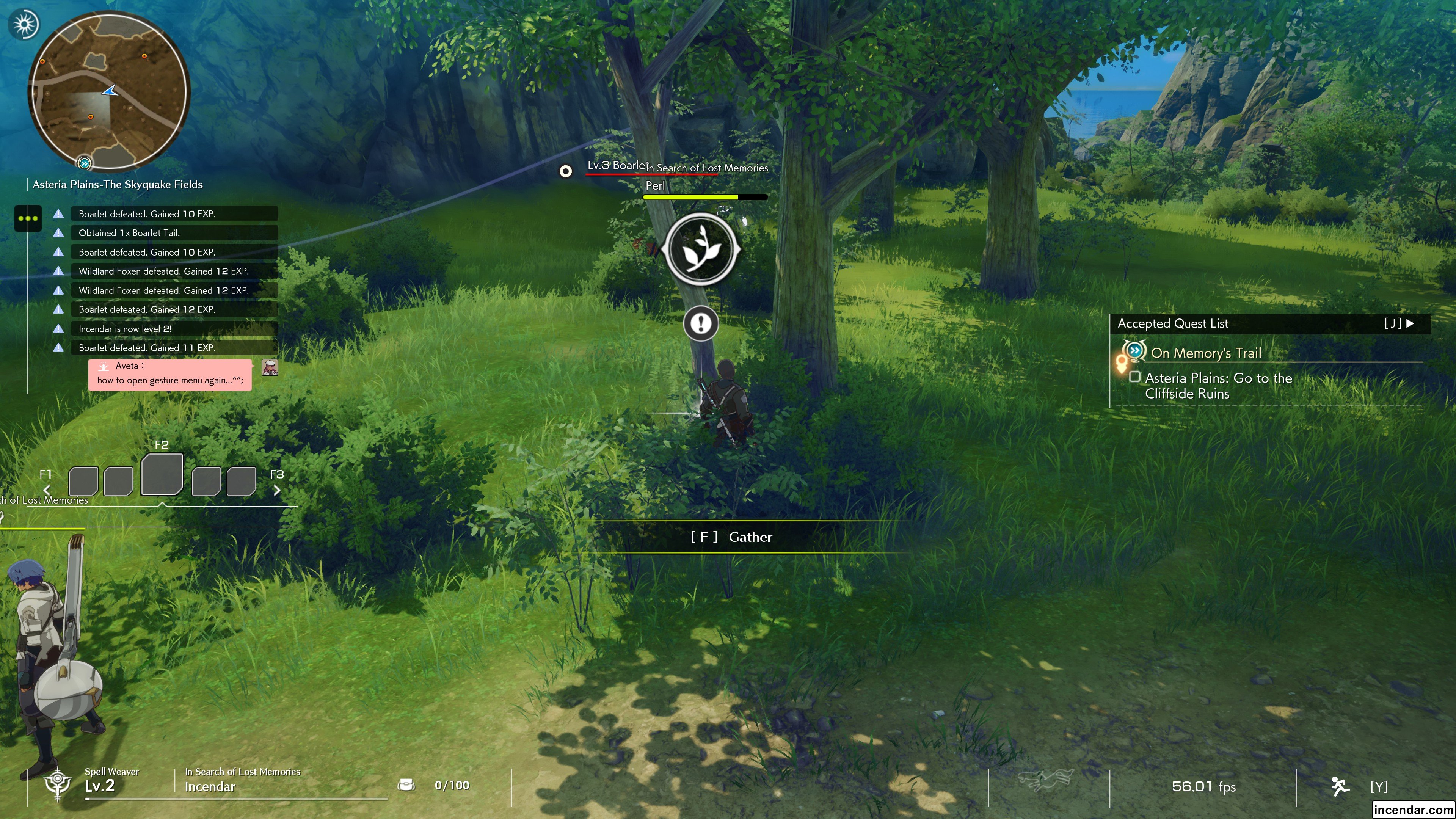The width and height of the screenshot is (1456, 819).
Task: Click Aveta's chat avatar portrait
Action: tap(270, 367)
